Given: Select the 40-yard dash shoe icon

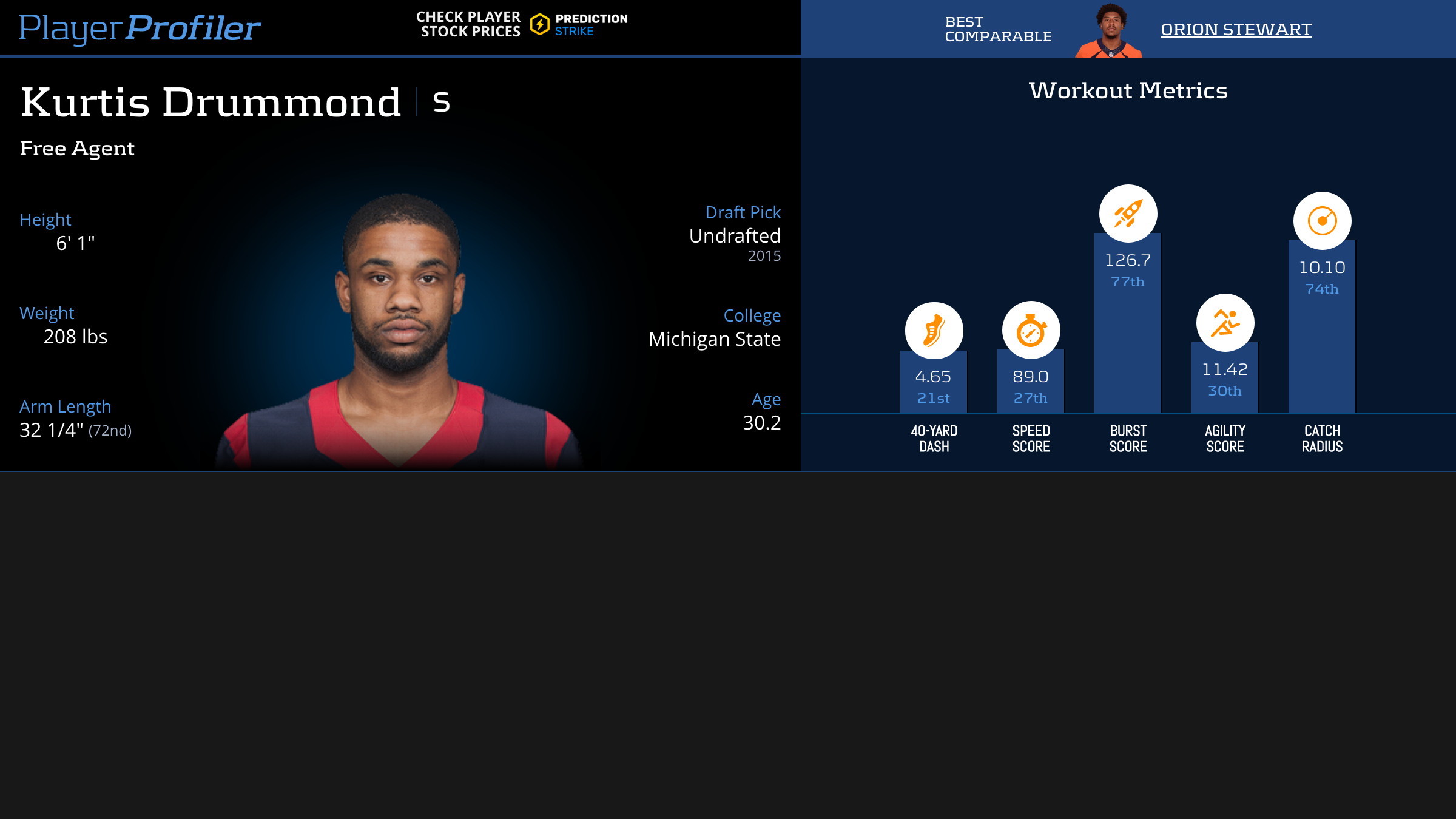Looking at the screenshot, I should (934, 331).
